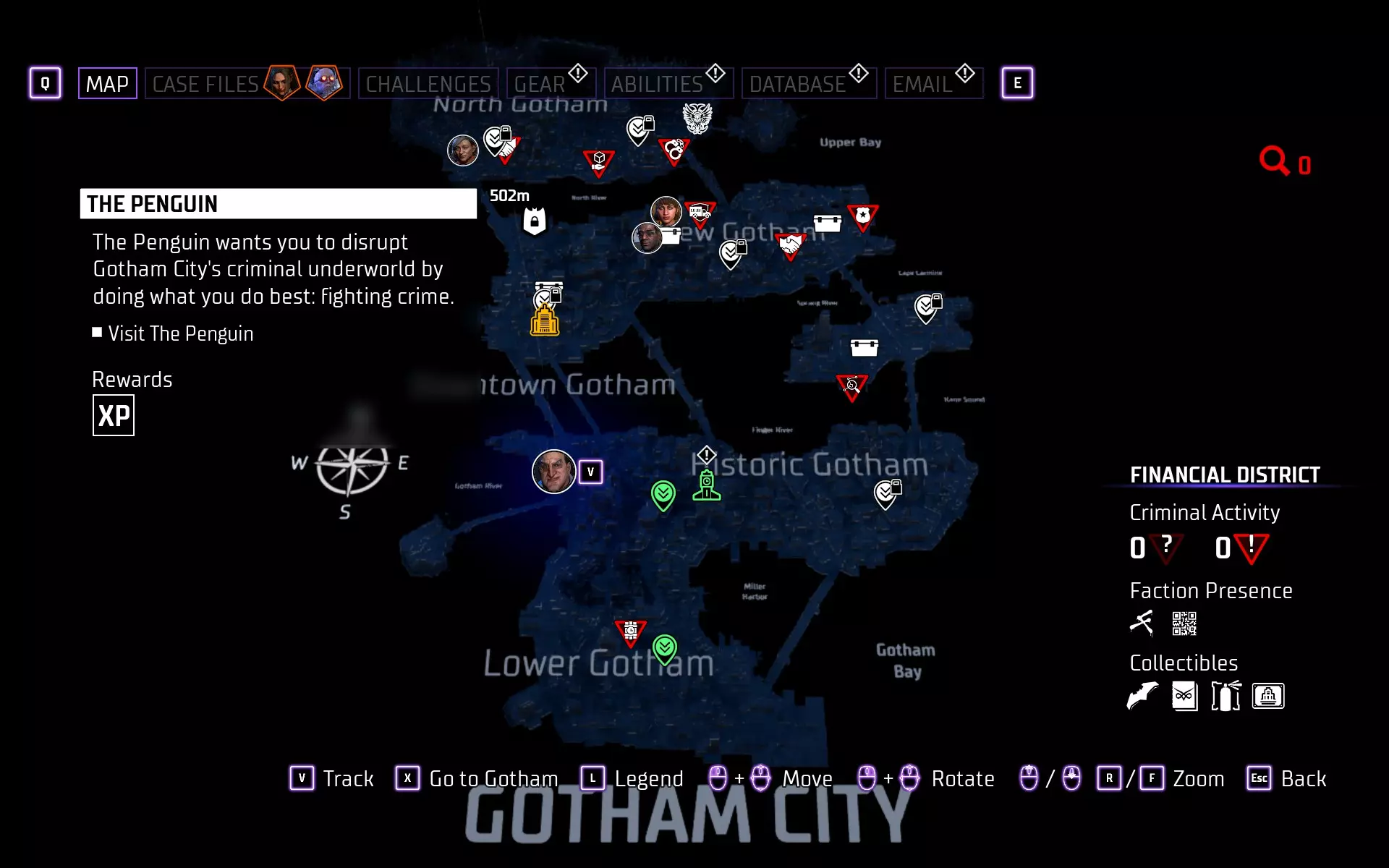Select the red armored truck crime marker

tap(700, 213)
